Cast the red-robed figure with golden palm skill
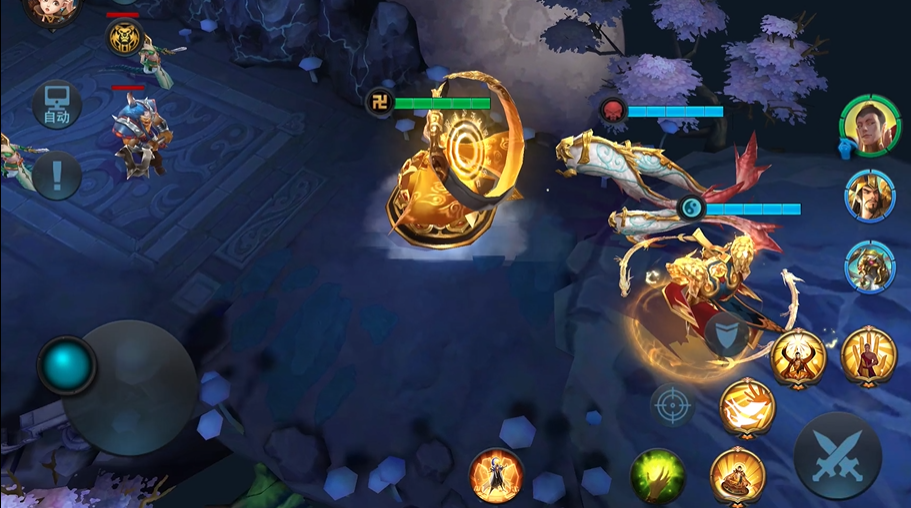The height and width of the screenshot is (508, 911). [x=868, y=356]
